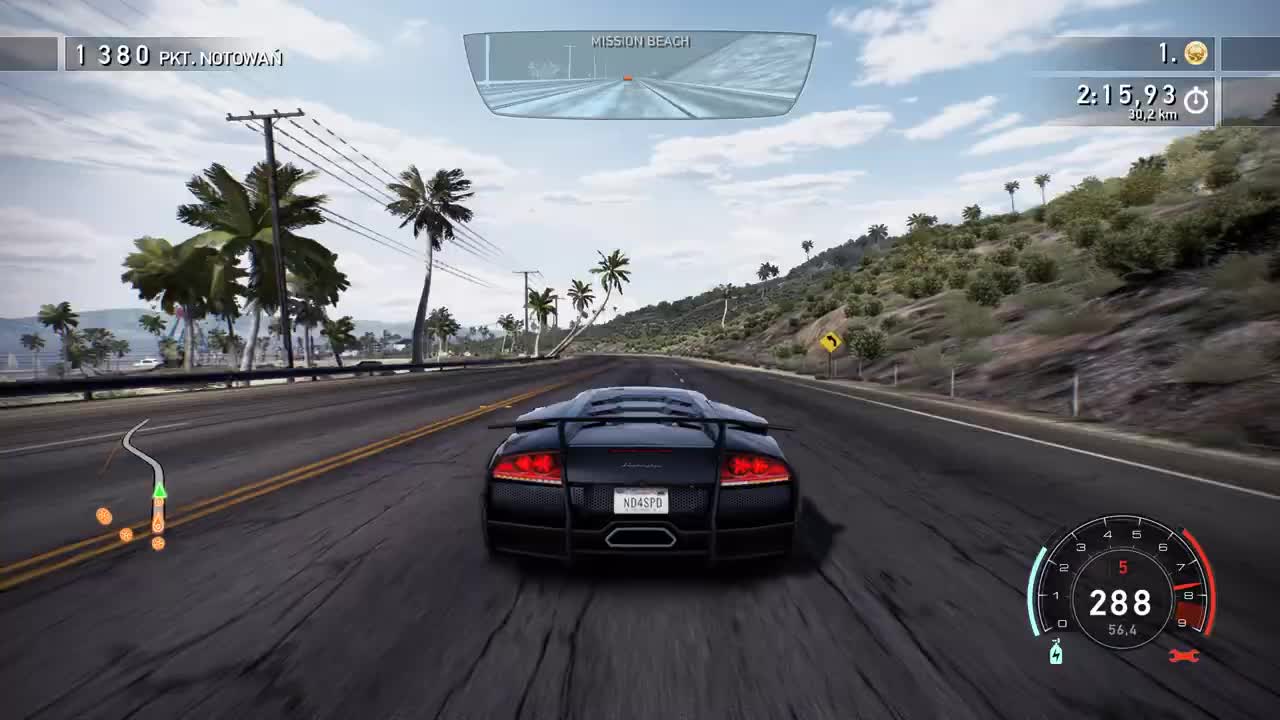Click the rearview mirror display
This screenshot has width=1280, height=720.
(639, 75)
